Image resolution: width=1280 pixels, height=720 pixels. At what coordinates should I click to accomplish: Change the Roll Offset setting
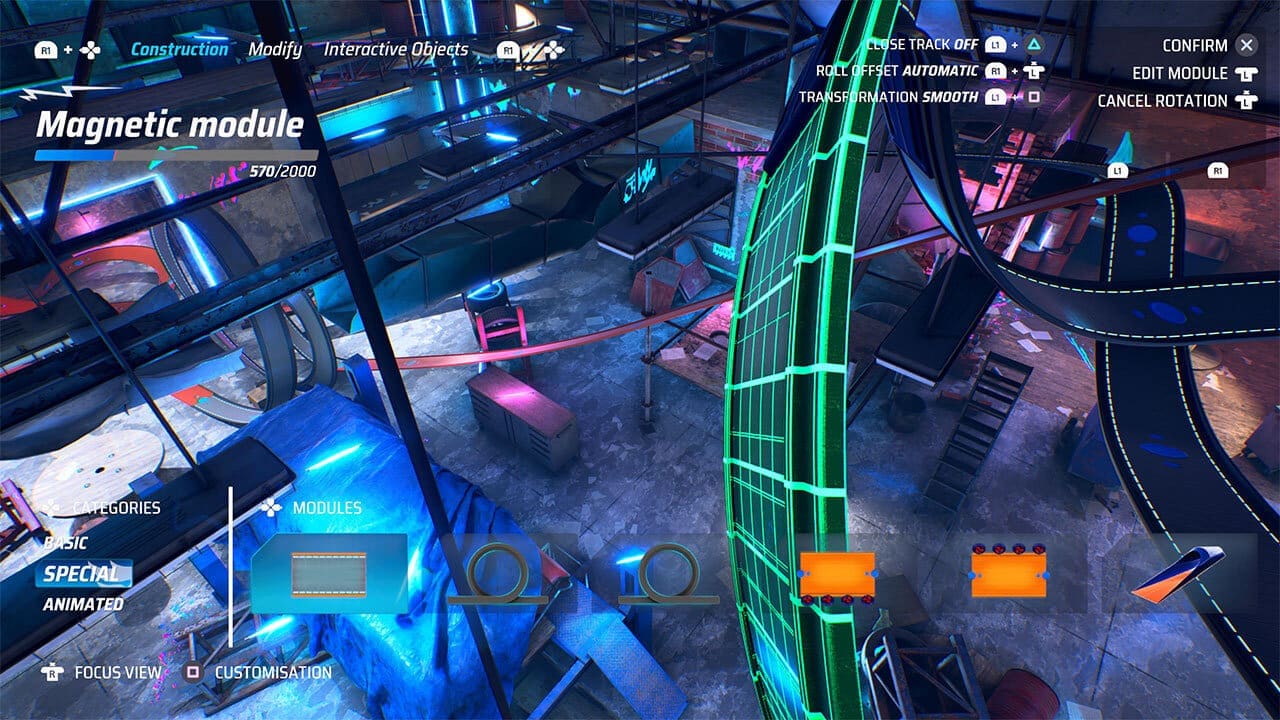coord(896,71)
